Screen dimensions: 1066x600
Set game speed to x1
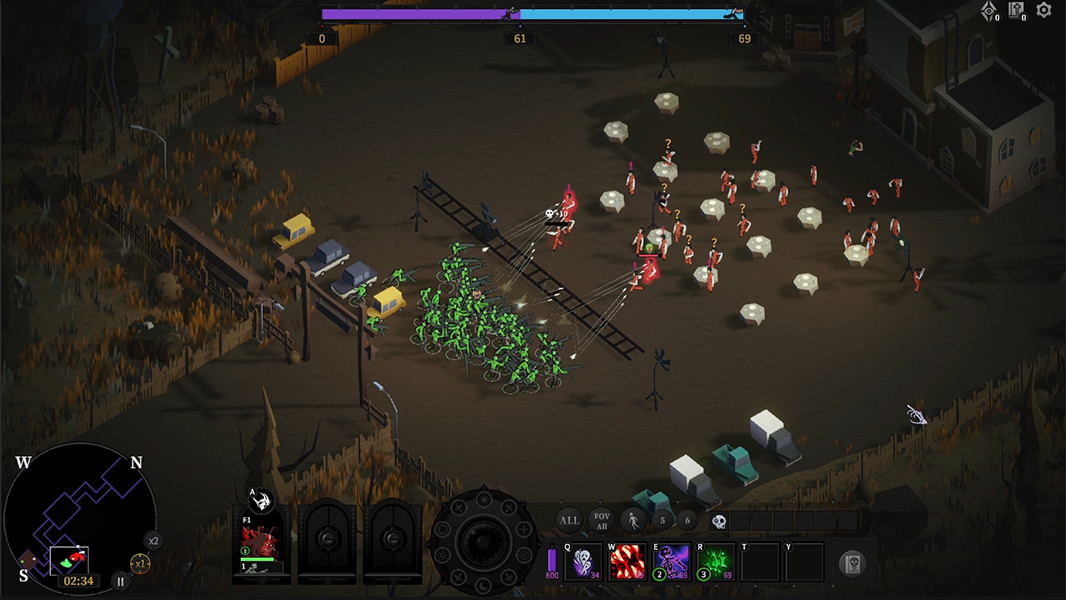(x=141, y=564)
